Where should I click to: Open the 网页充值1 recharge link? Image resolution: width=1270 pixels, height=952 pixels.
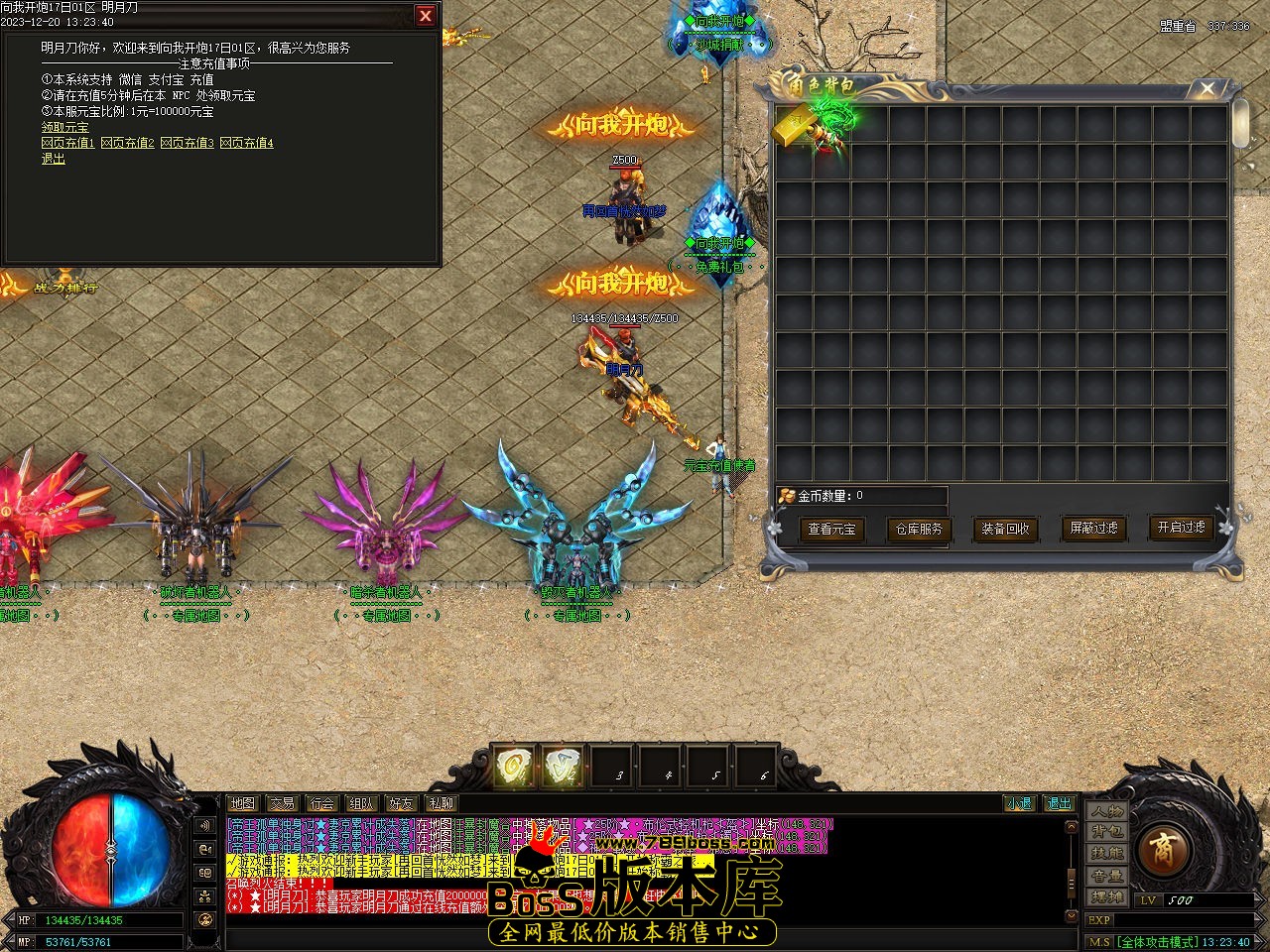pyautogui.click(x=68, y=143)
